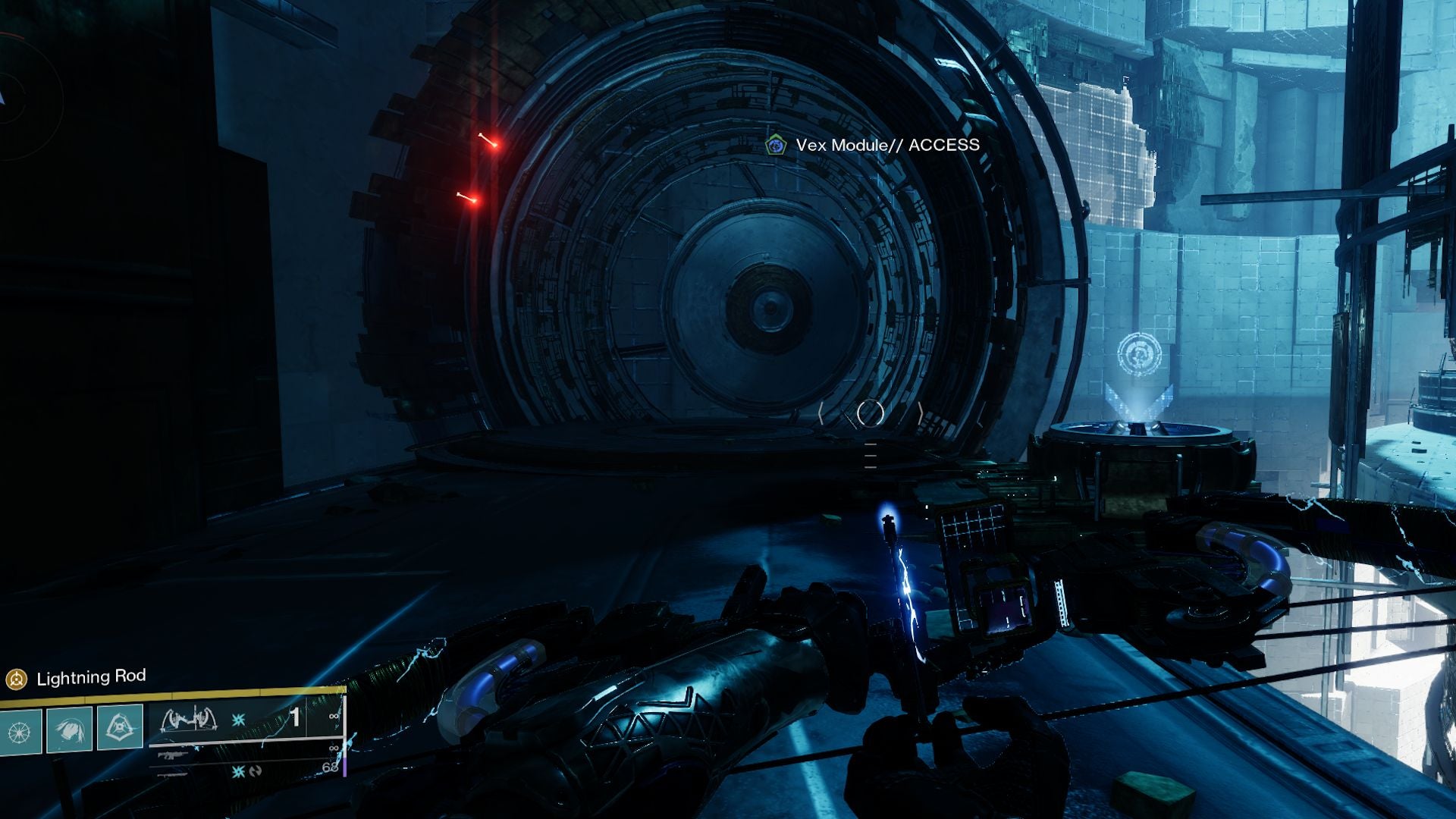
Task: Select the bow's infinity ammo counter
Action: [334, 717]
